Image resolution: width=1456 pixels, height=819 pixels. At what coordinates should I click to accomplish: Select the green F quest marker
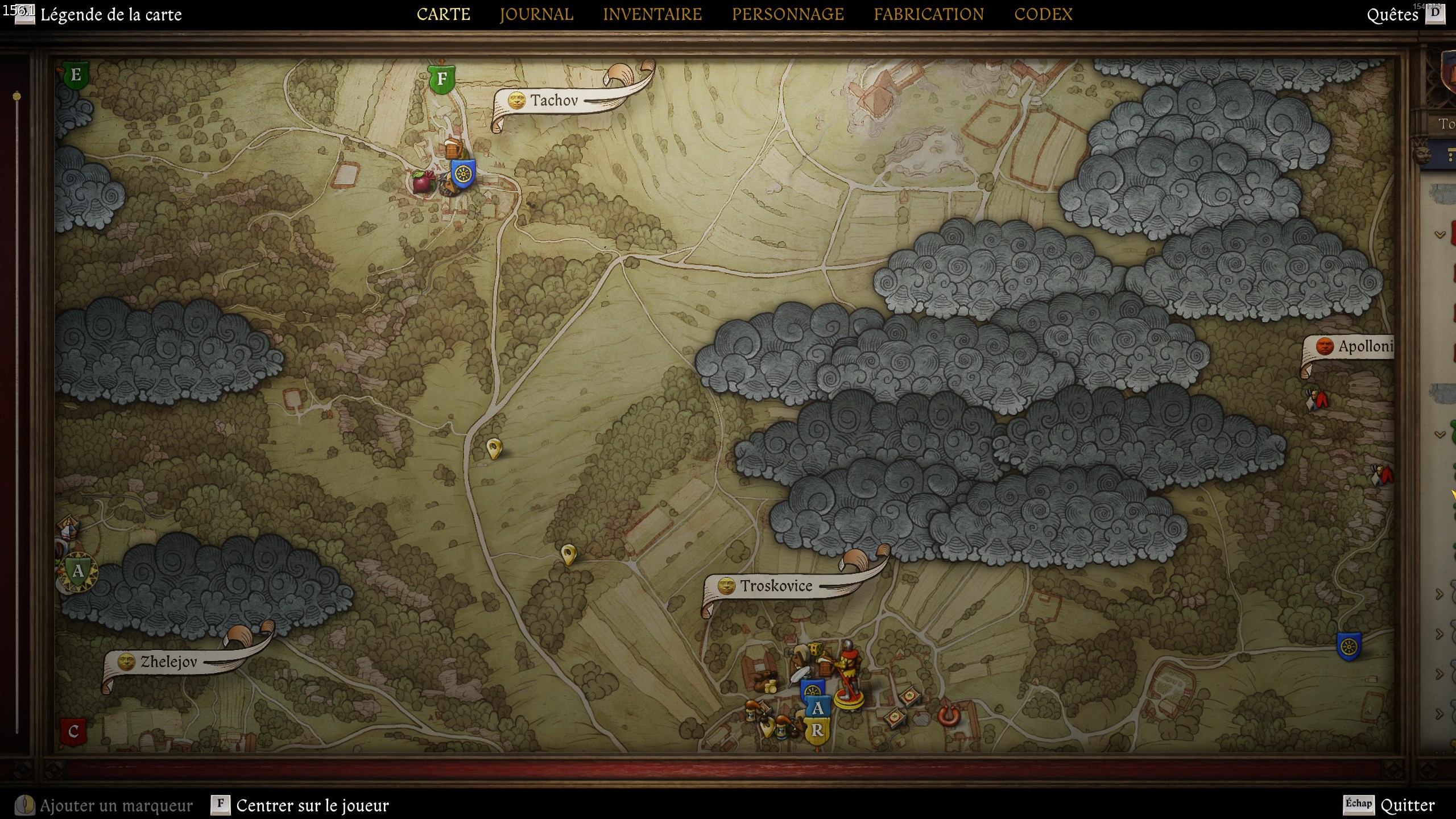441,79
